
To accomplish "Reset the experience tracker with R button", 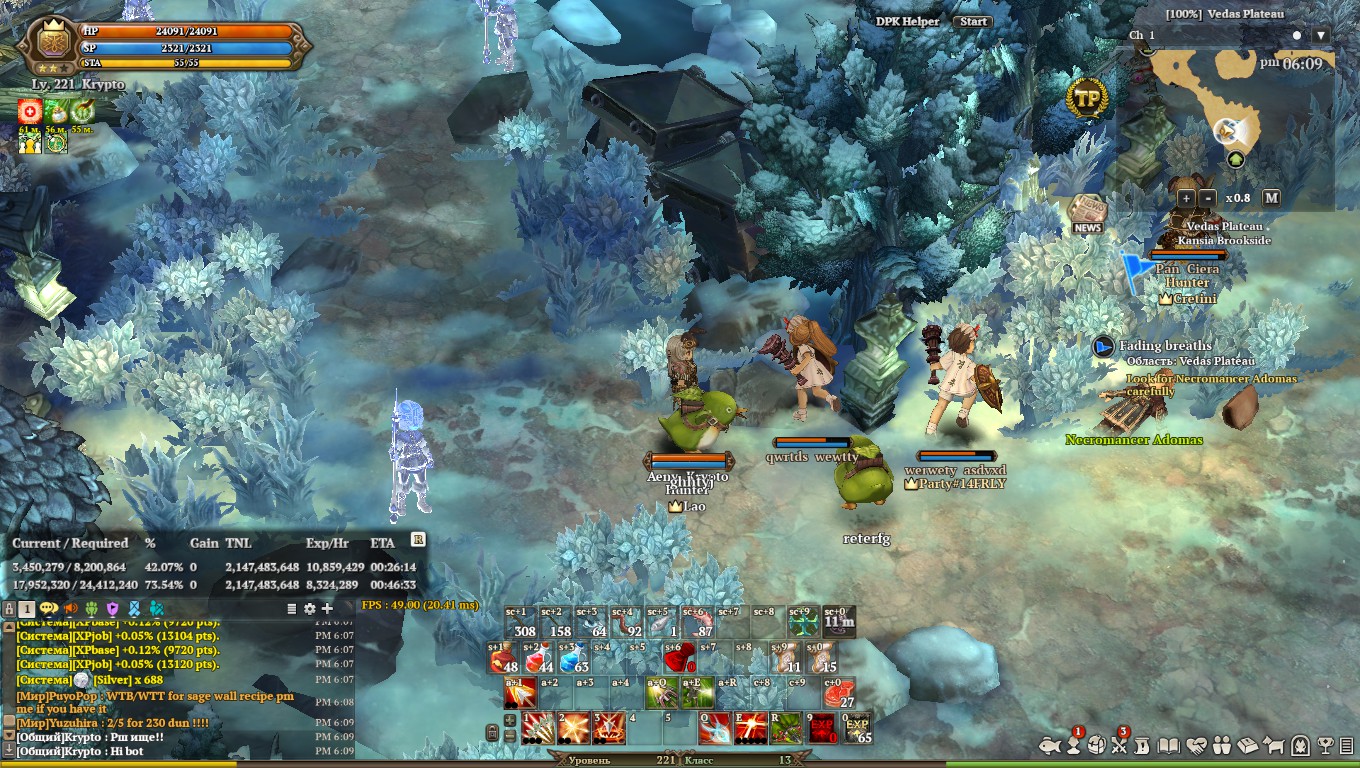I will pos(418,540).
